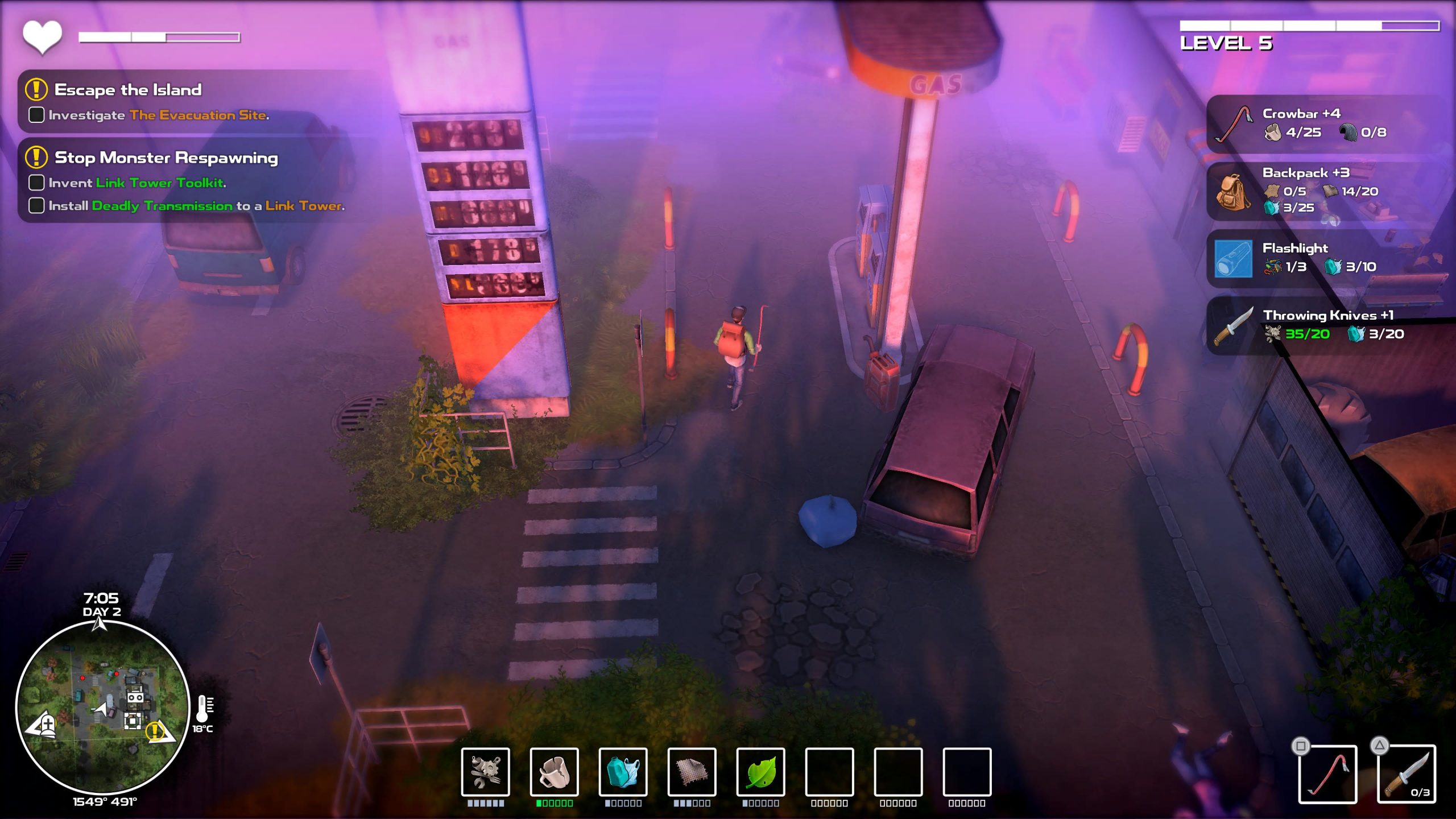Select the Crowbar +4 upgrade entry

coord(1325,123)
